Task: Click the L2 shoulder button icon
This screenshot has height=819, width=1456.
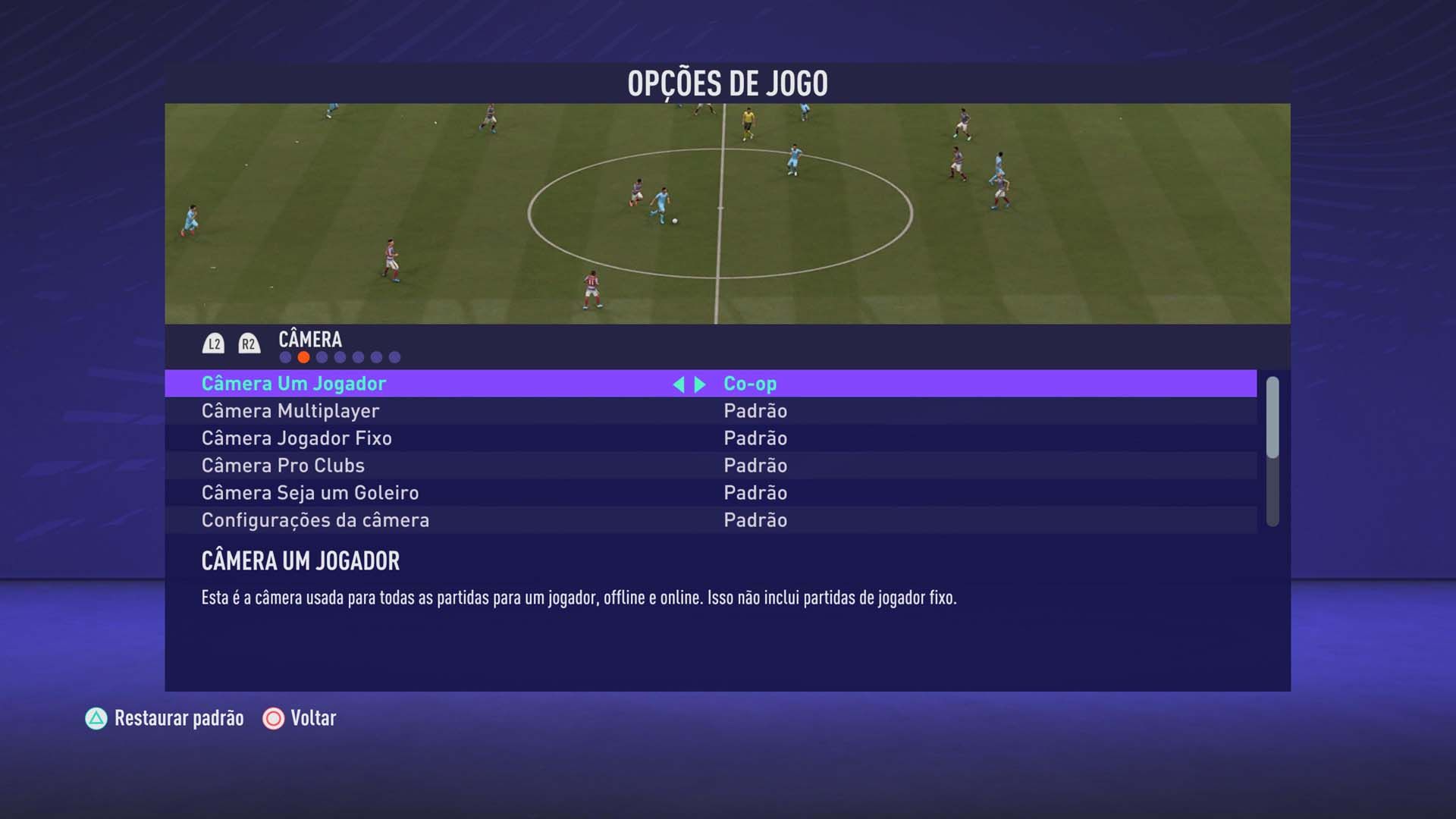Action: (213, 342)
